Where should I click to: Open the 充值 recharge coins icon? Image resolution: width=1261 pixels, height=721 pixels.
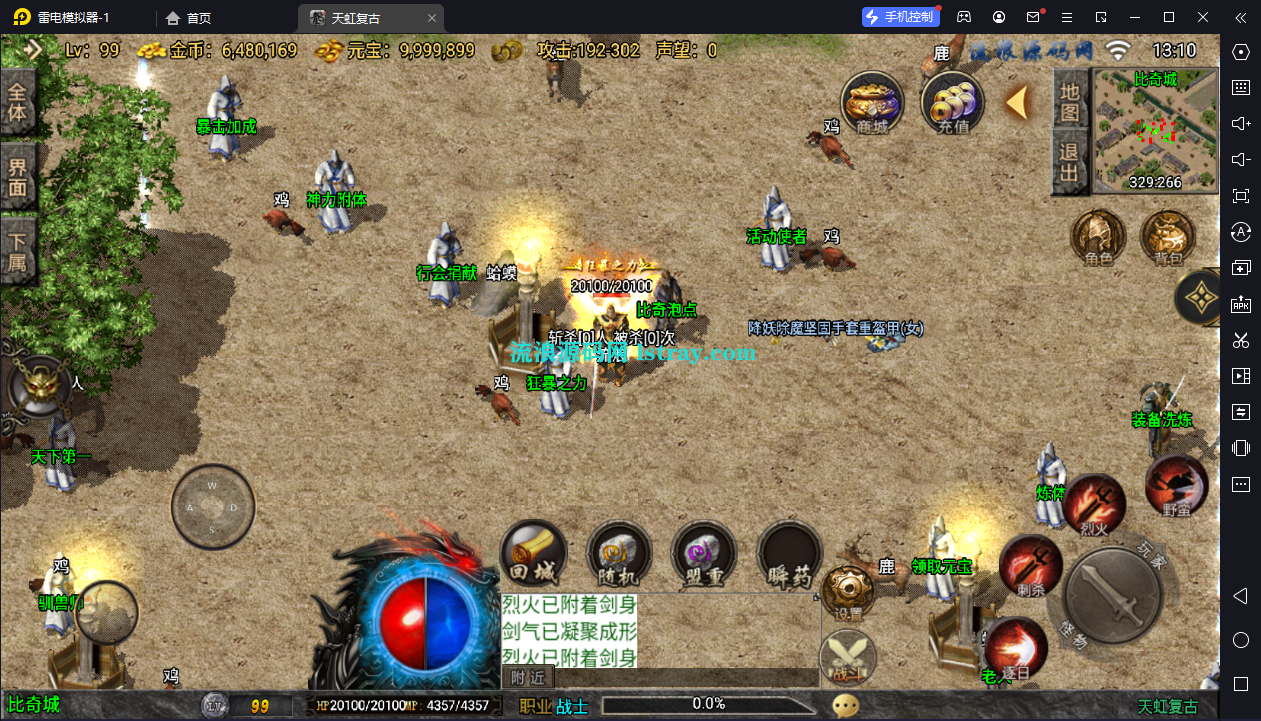pyautogui.click(x=952, y=102)
